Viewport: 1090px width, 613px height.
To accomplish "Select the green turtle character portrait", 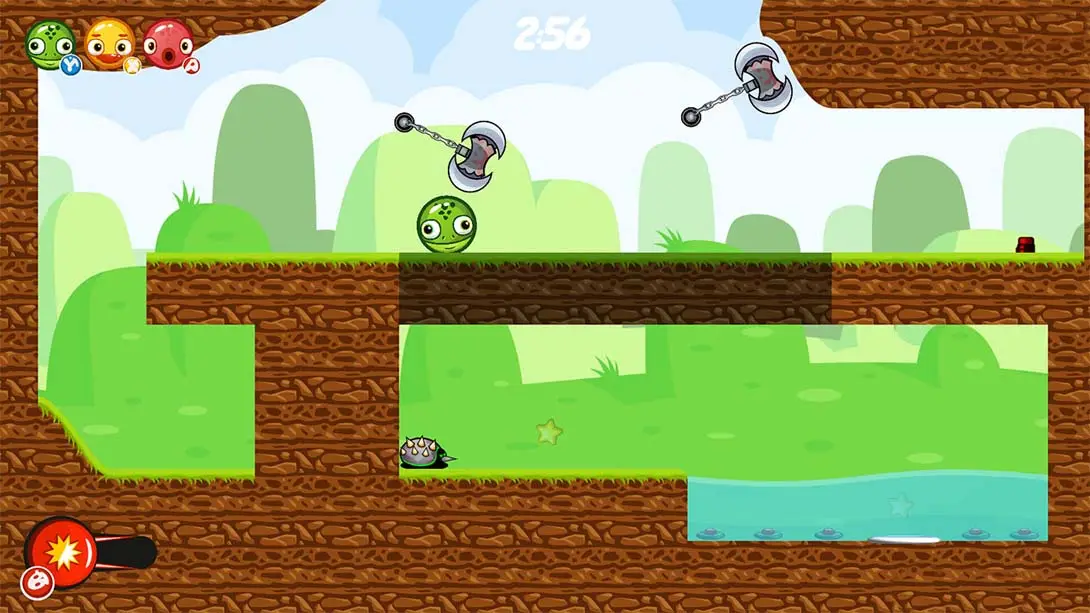I will pos(49,44).
